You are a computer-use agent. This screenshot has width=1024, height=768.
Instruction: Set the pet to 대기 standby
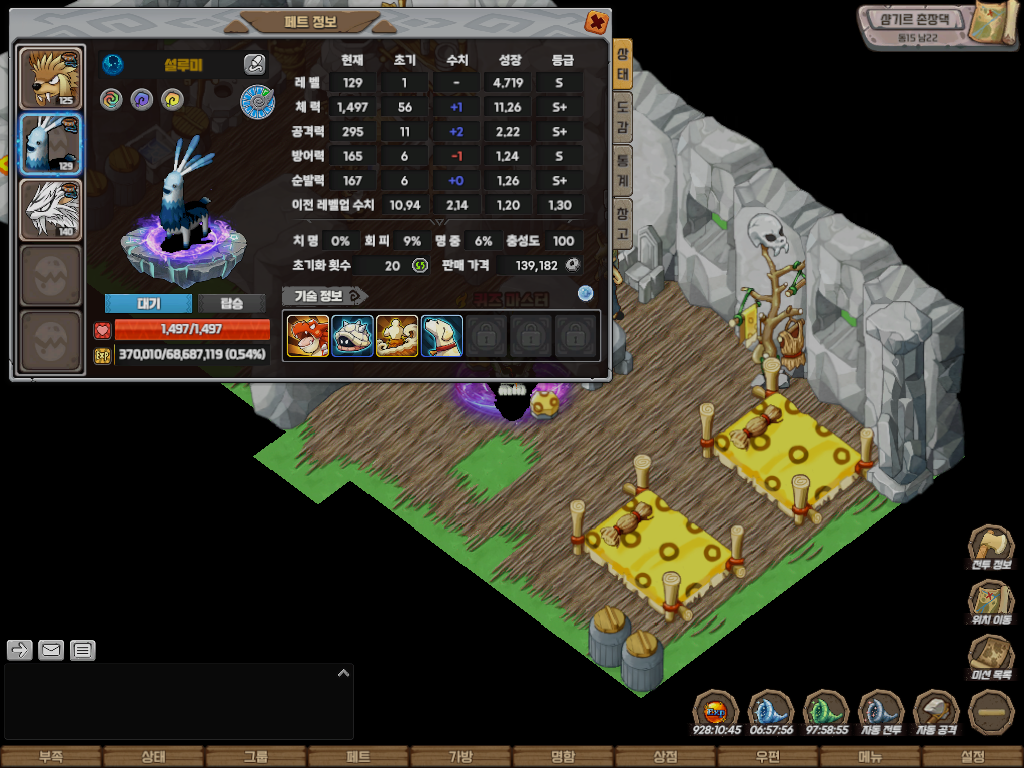[x=147, y=304]
